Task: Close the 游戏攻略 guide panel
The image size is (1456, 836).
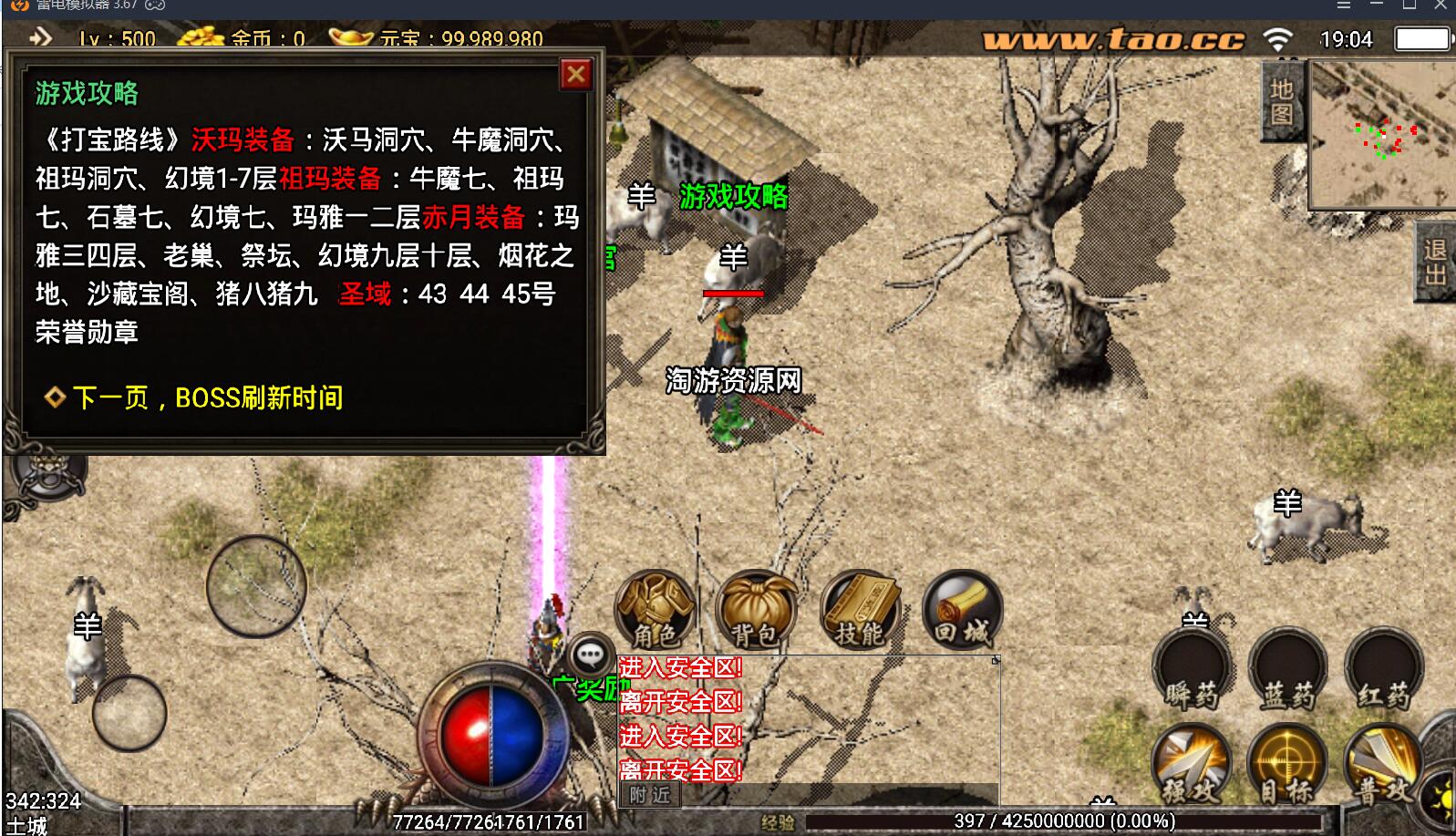Action: click(576, 75)
